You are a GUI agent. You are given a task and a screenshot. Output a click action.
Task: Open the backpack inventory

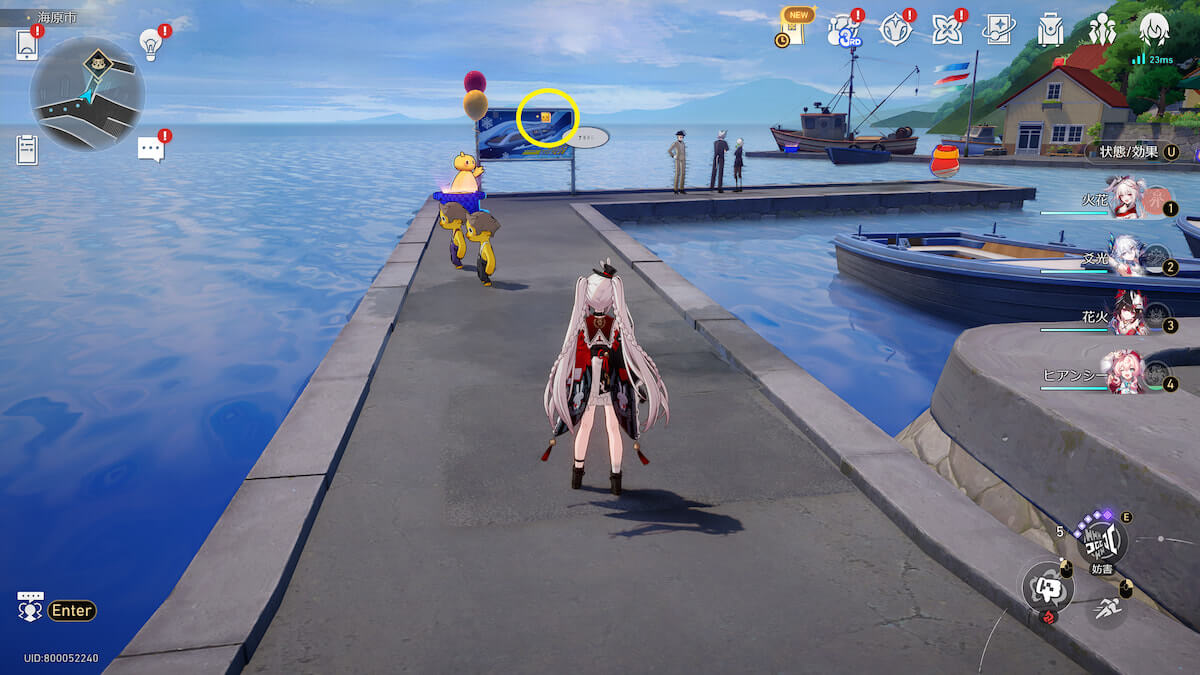coord(1049,30)
